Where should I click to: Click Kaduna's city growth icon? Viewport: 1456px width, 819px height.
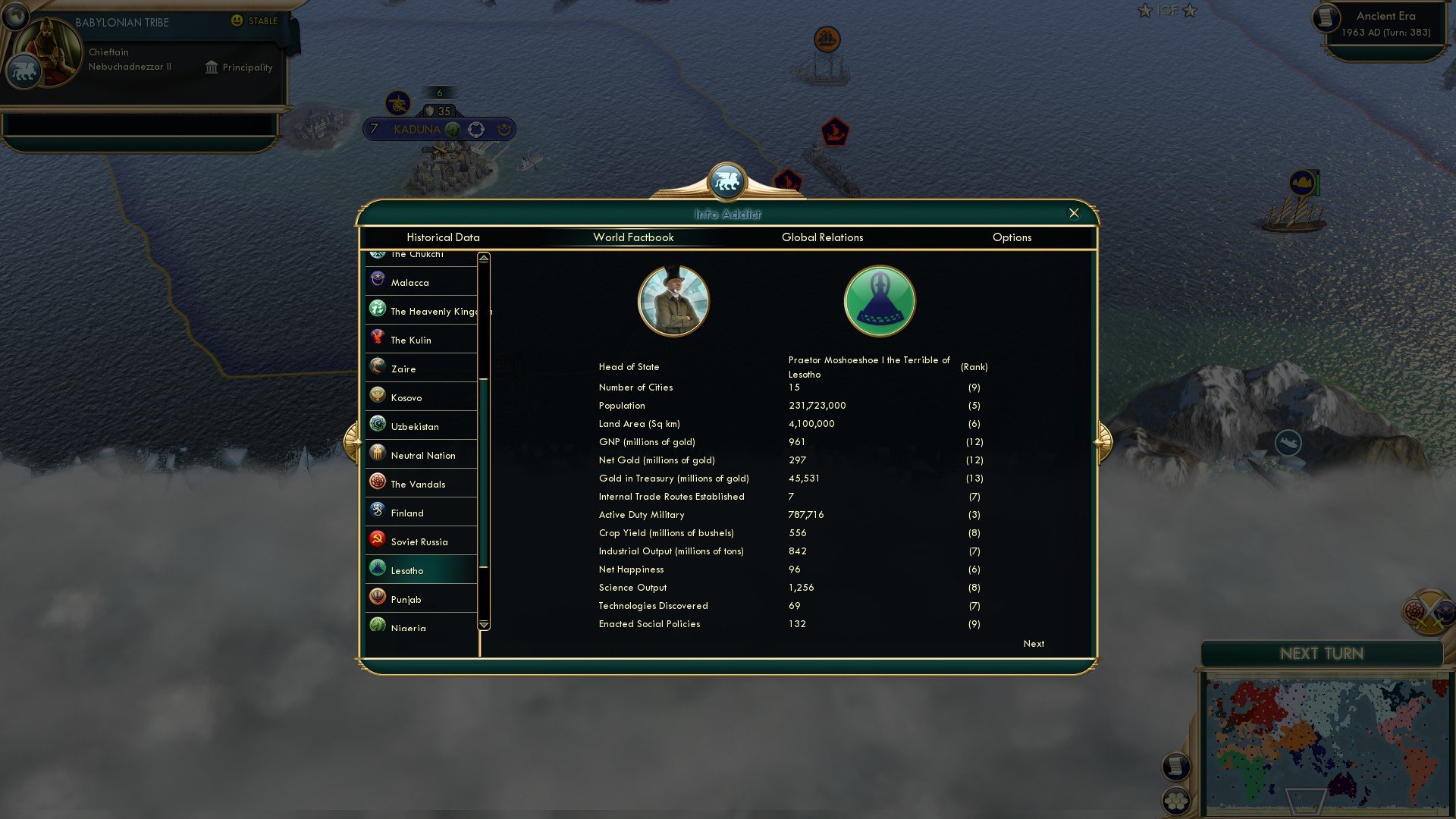452,130
